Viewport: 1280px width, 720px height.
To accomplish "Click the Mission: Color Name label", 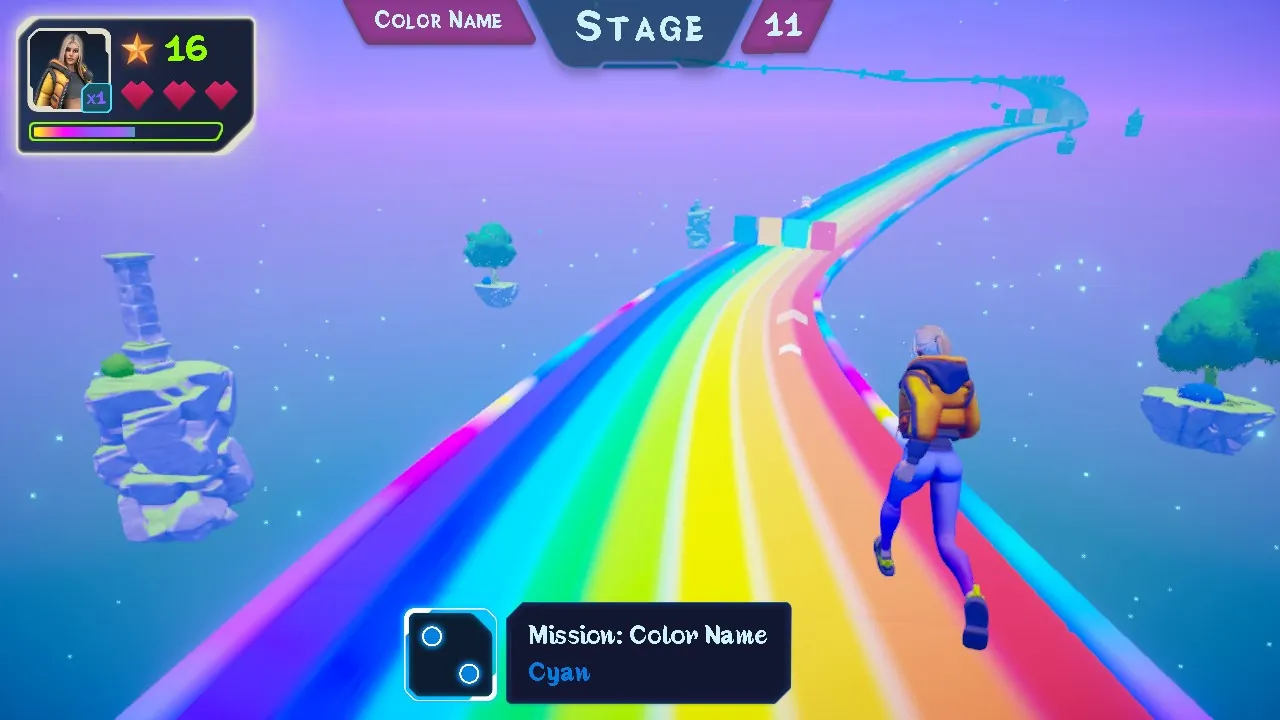I will coord(647,634).
